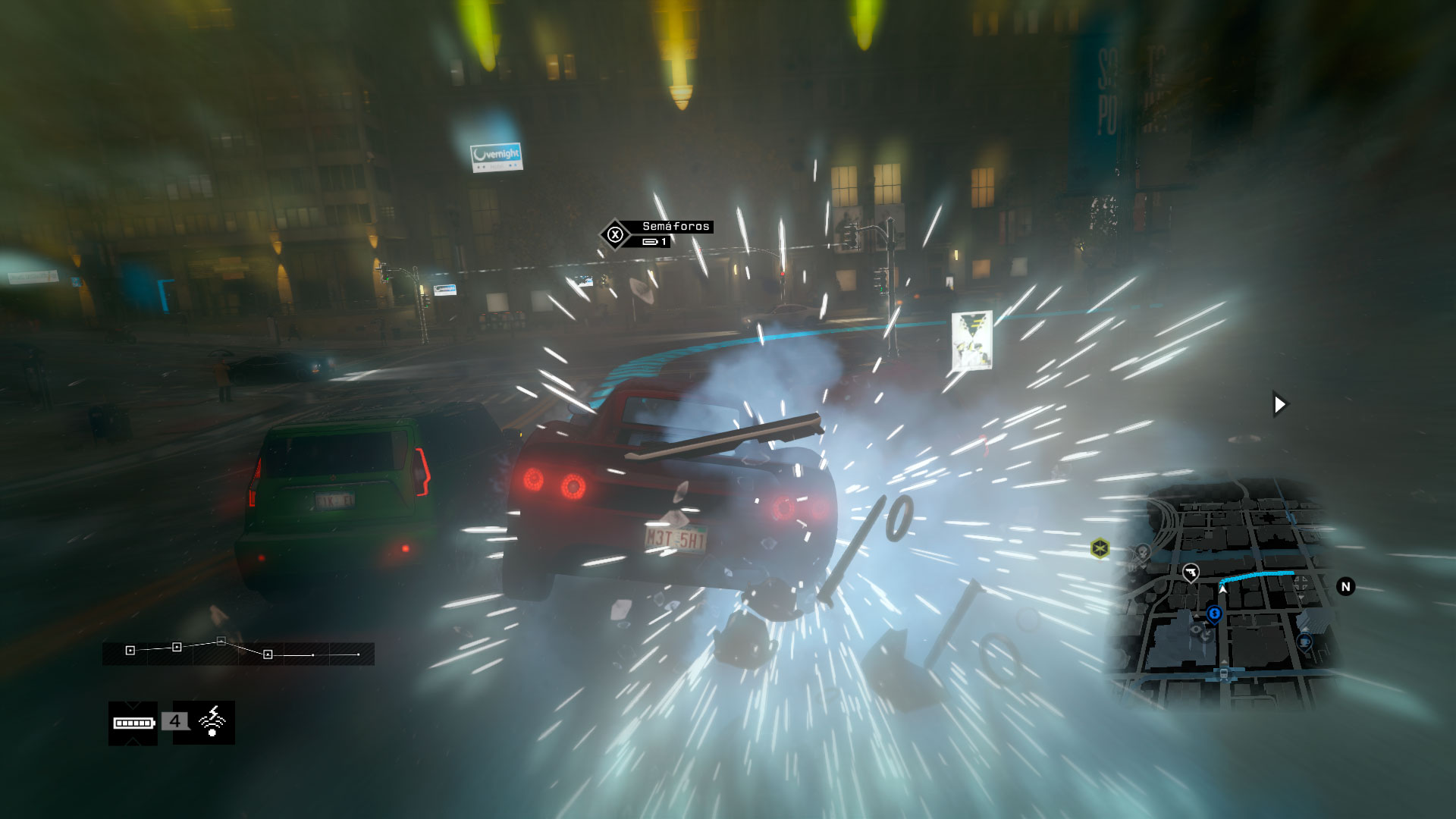Select the train station marker on minimap
The image size is (1456, 819).
1223,673
